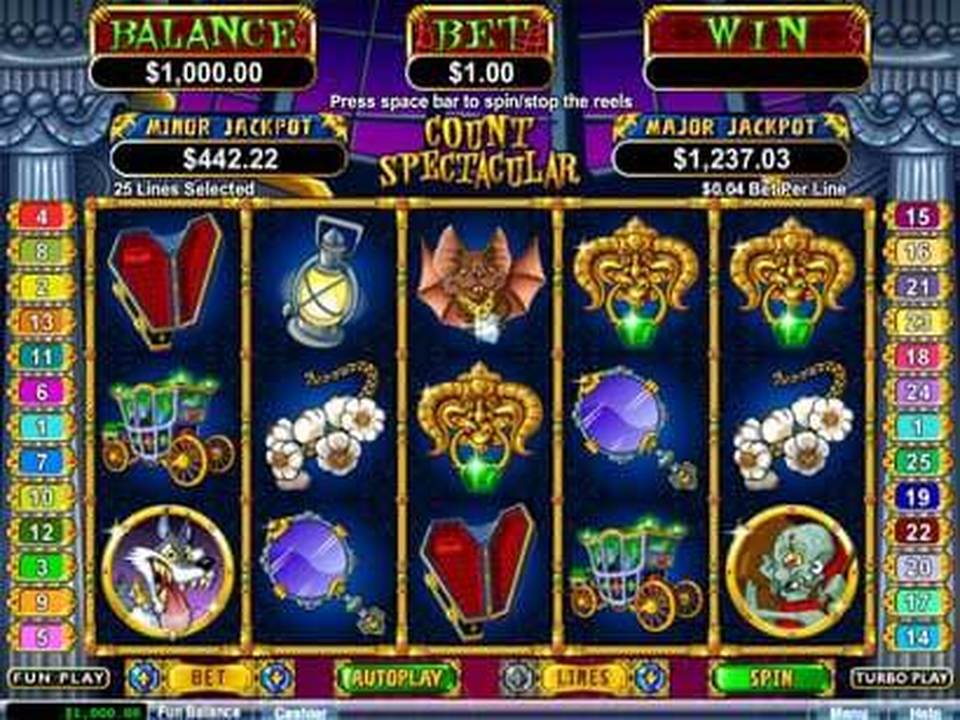
Task: Start Autoplay mode
Action: point(390,678)
